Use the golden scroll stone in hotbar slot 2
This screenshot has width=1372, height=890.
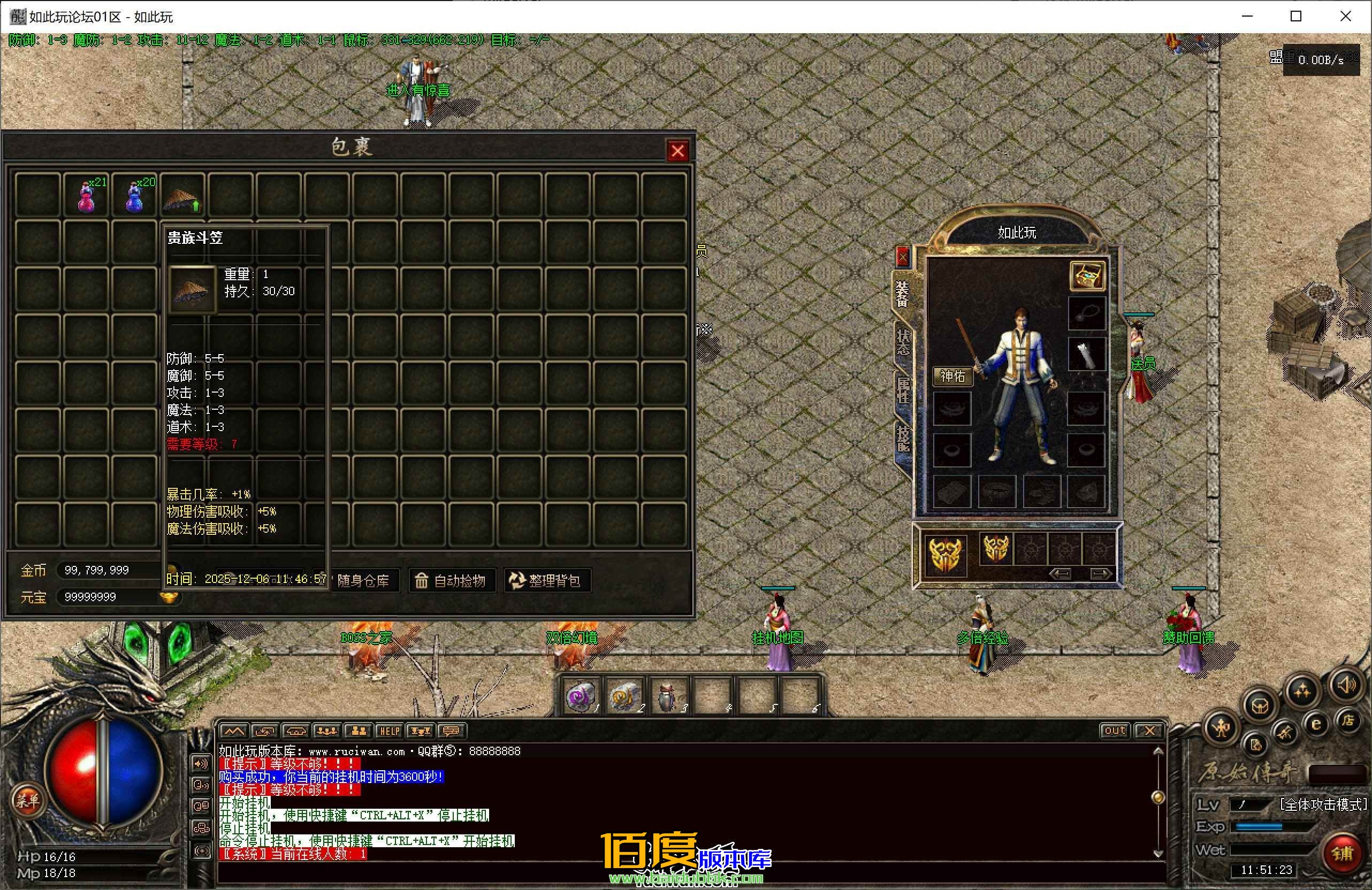click(624, 697)
